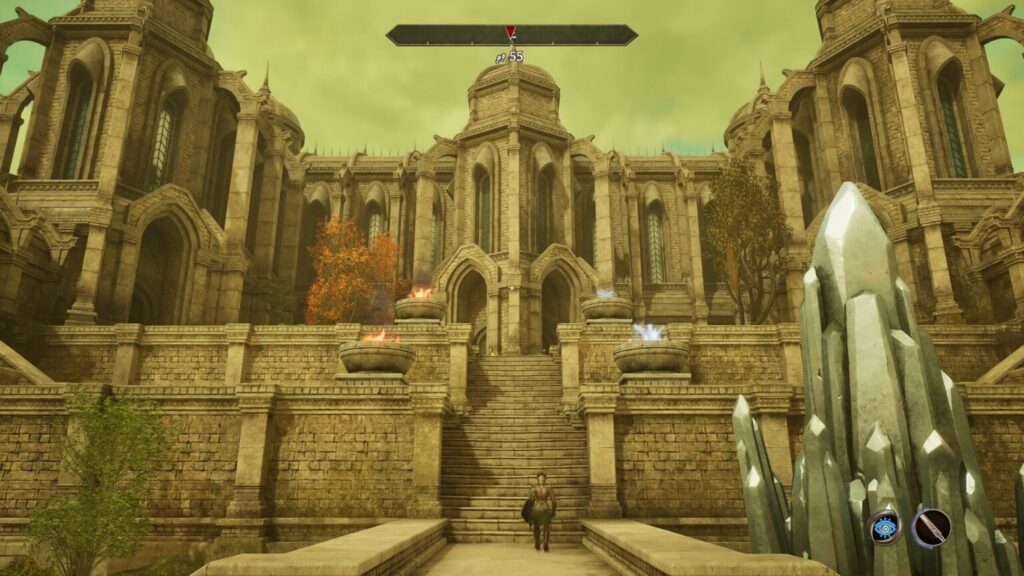
Task: Click the red objective marker on the compass
Action: point(510,32)
